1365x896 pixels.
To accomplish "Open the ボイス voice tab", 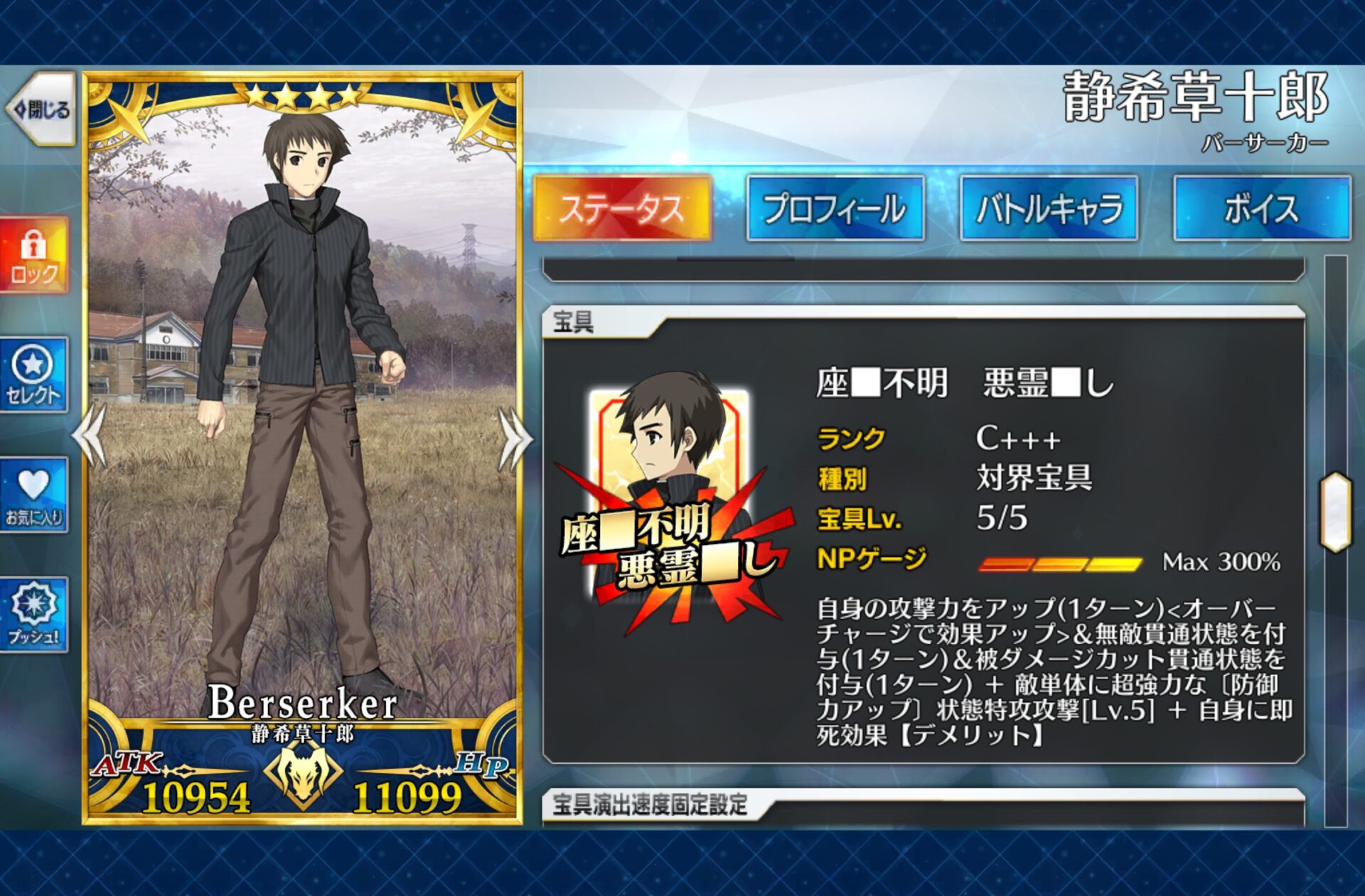I will [x=1262, y=209].
